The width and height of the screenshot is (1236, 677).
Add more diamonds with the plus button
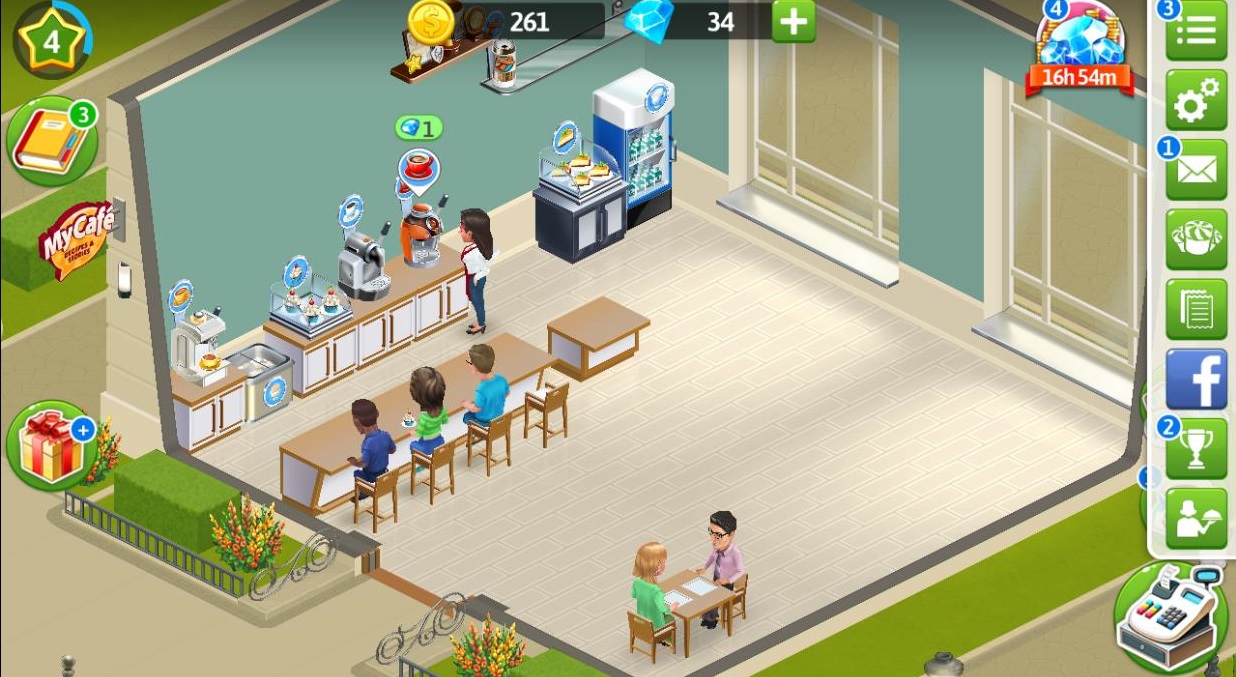[x=793, y=22]
